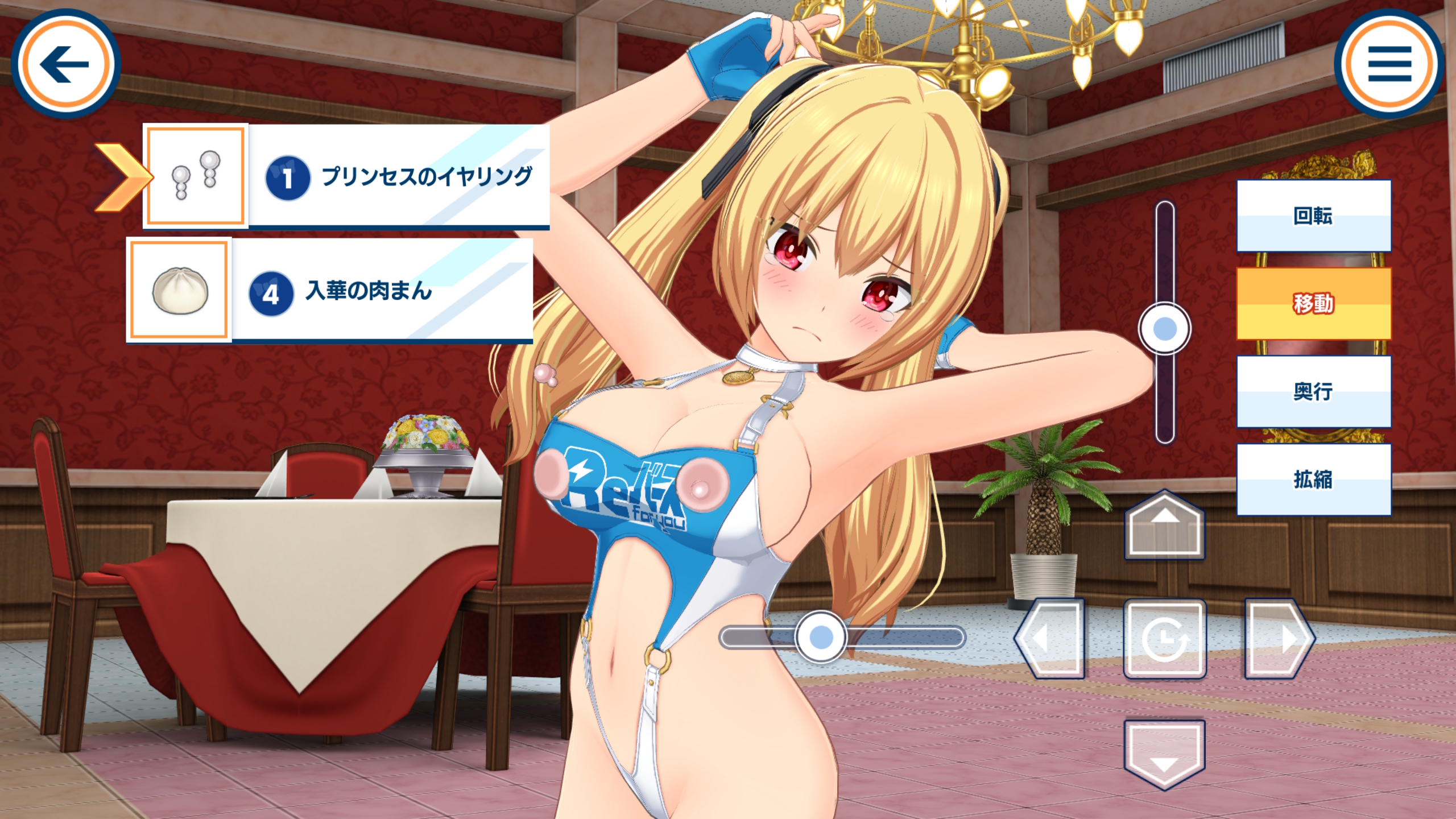1456x819 pixels.
Task: Click the up arrow direction button
Action: point(1164,526)
